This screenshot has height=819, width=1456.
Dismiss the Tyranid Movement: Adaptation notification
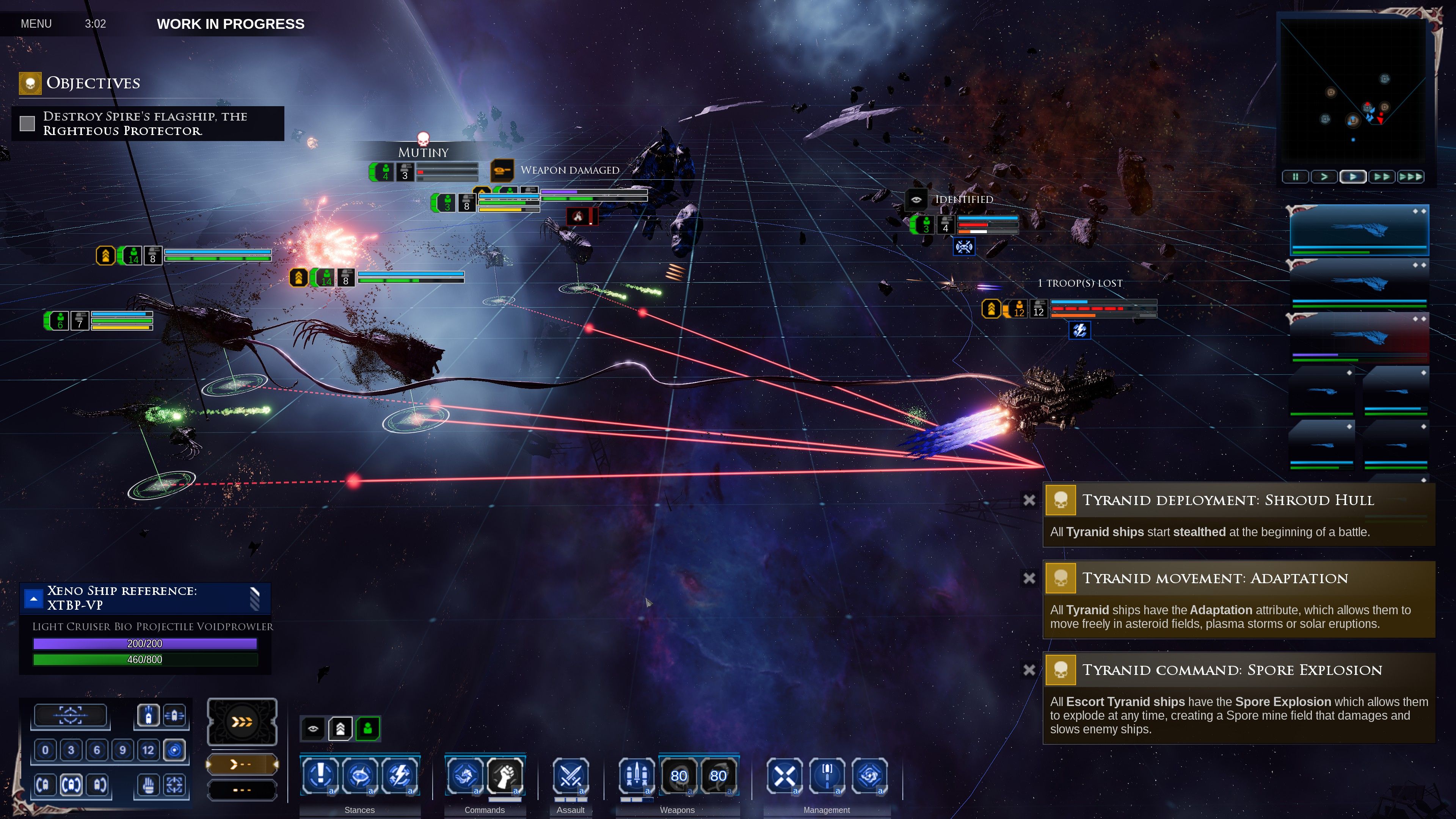pyautogui.click(x=1029, y=578)
